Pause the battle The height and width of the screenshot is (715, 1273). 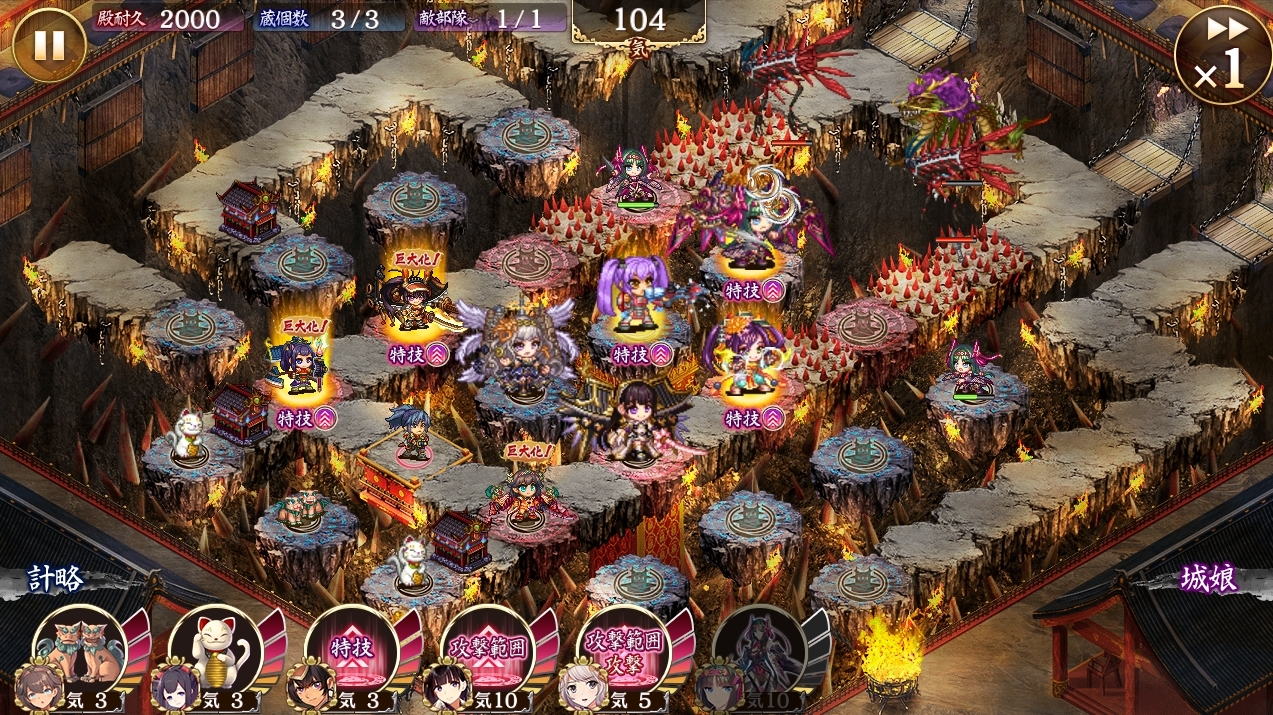(49, 45)
